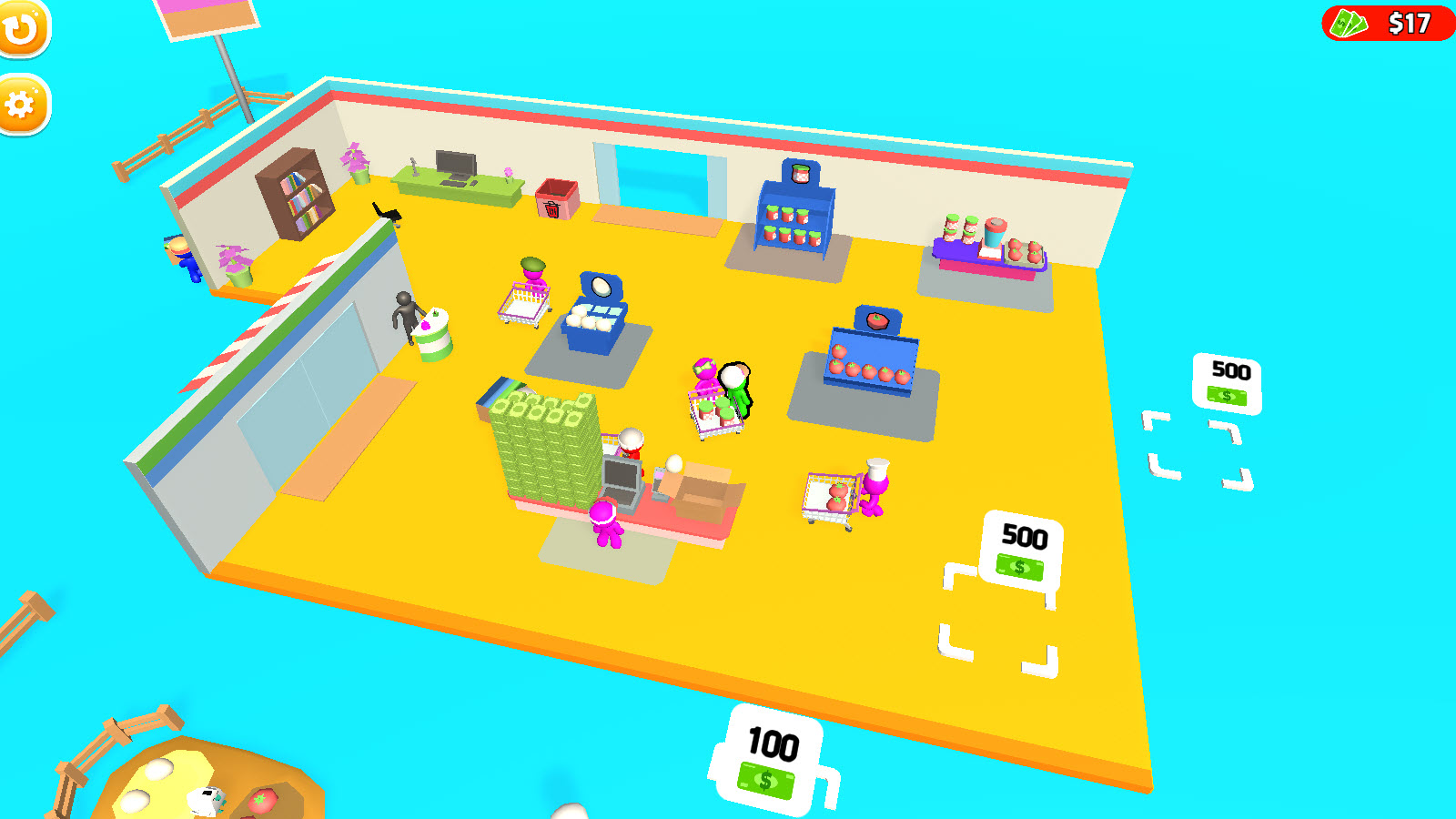Screen dimensions: 1456x819
Task: Click the restart level icon
Action: click(x=23, y=27)
